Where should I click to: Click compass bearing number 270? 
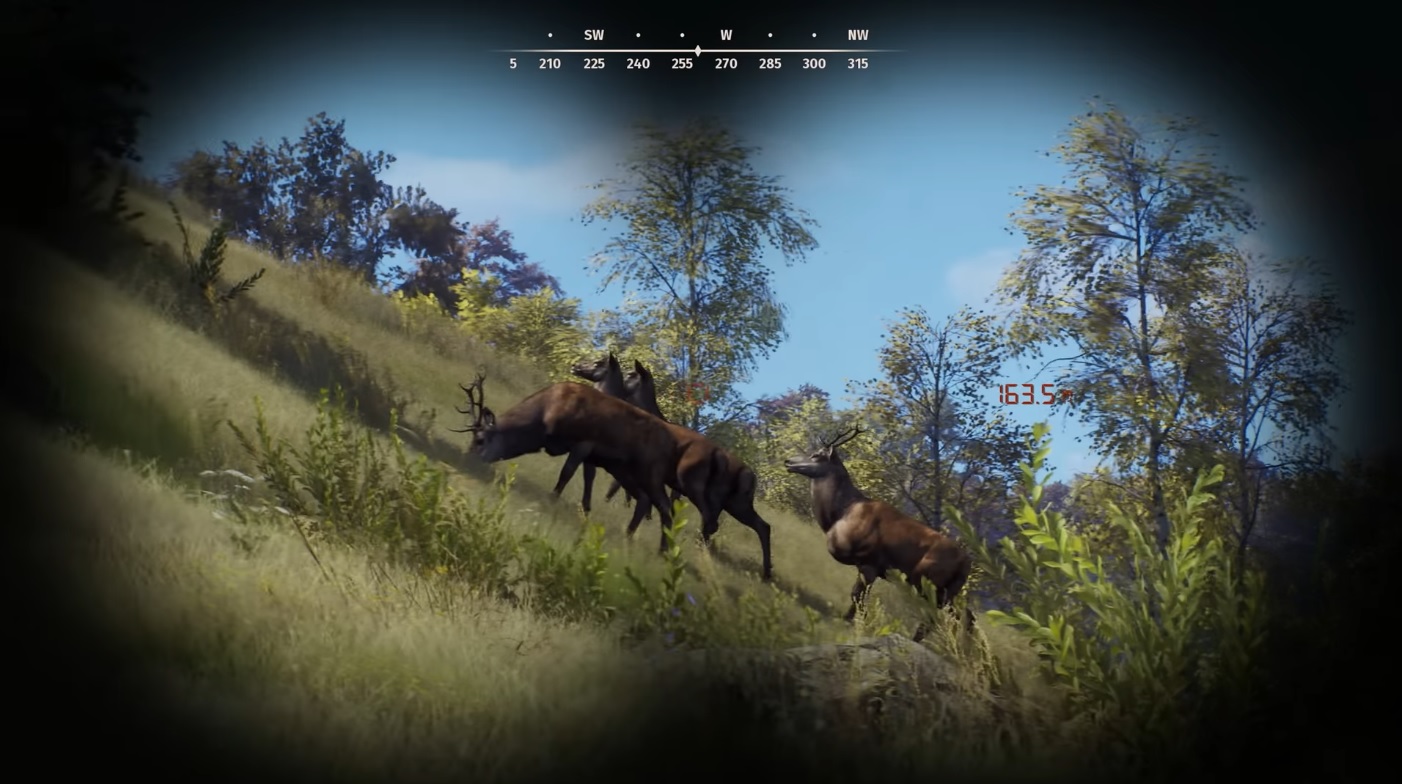click(x=726, y=63)
